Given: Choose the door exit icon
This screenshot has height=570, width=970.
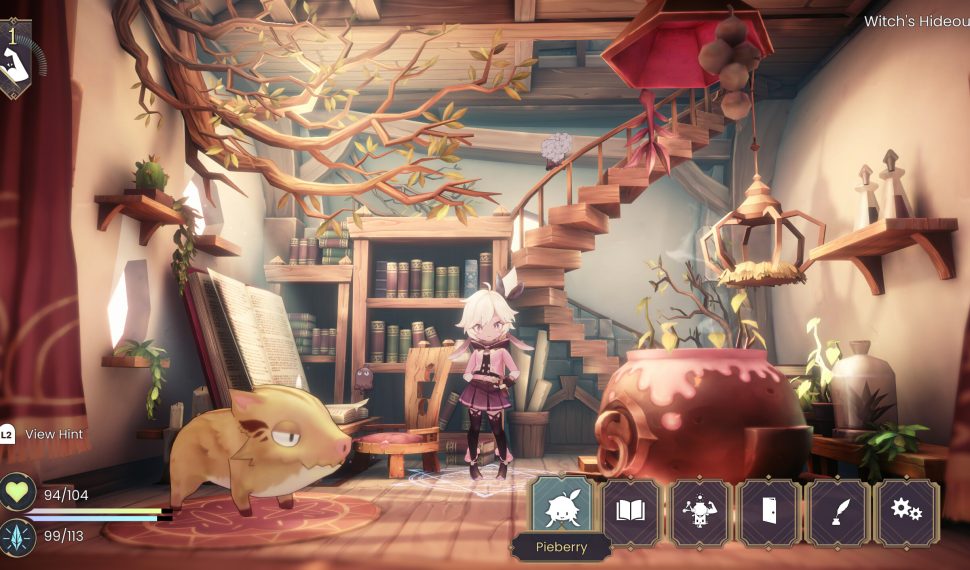Looking at the screenshot, I should click(768, 512).
